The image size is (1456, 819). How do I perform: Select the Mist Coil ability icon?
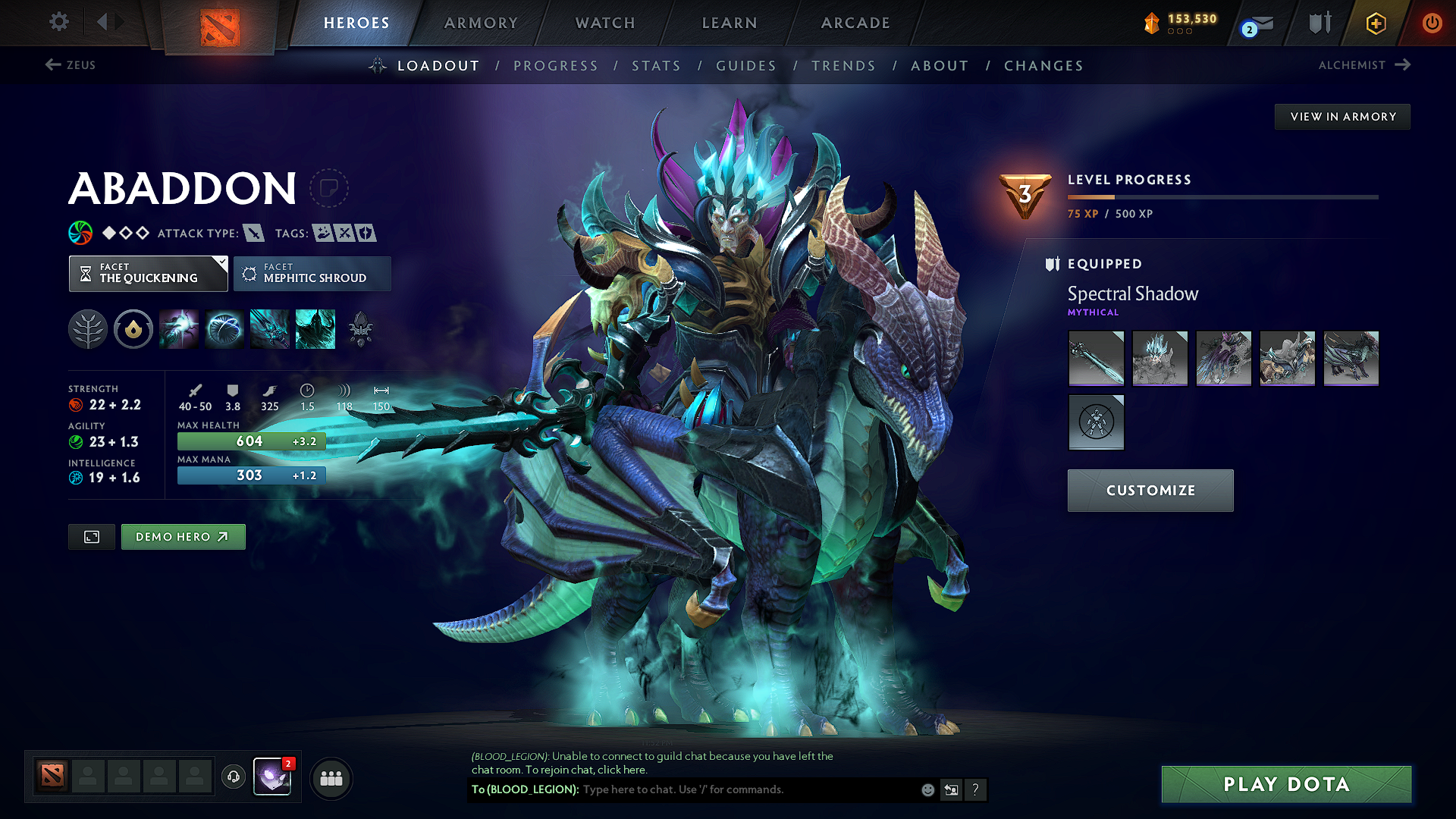[179, 328]
